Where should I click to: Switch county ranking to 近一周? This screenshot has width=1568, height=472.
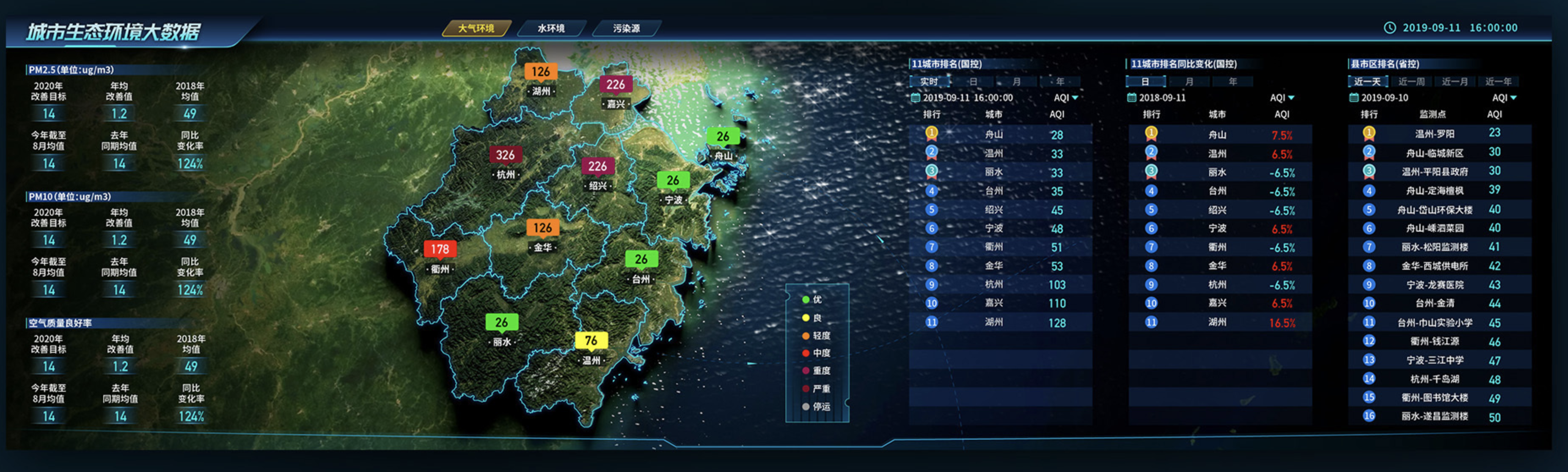(x=1411, y=82)
